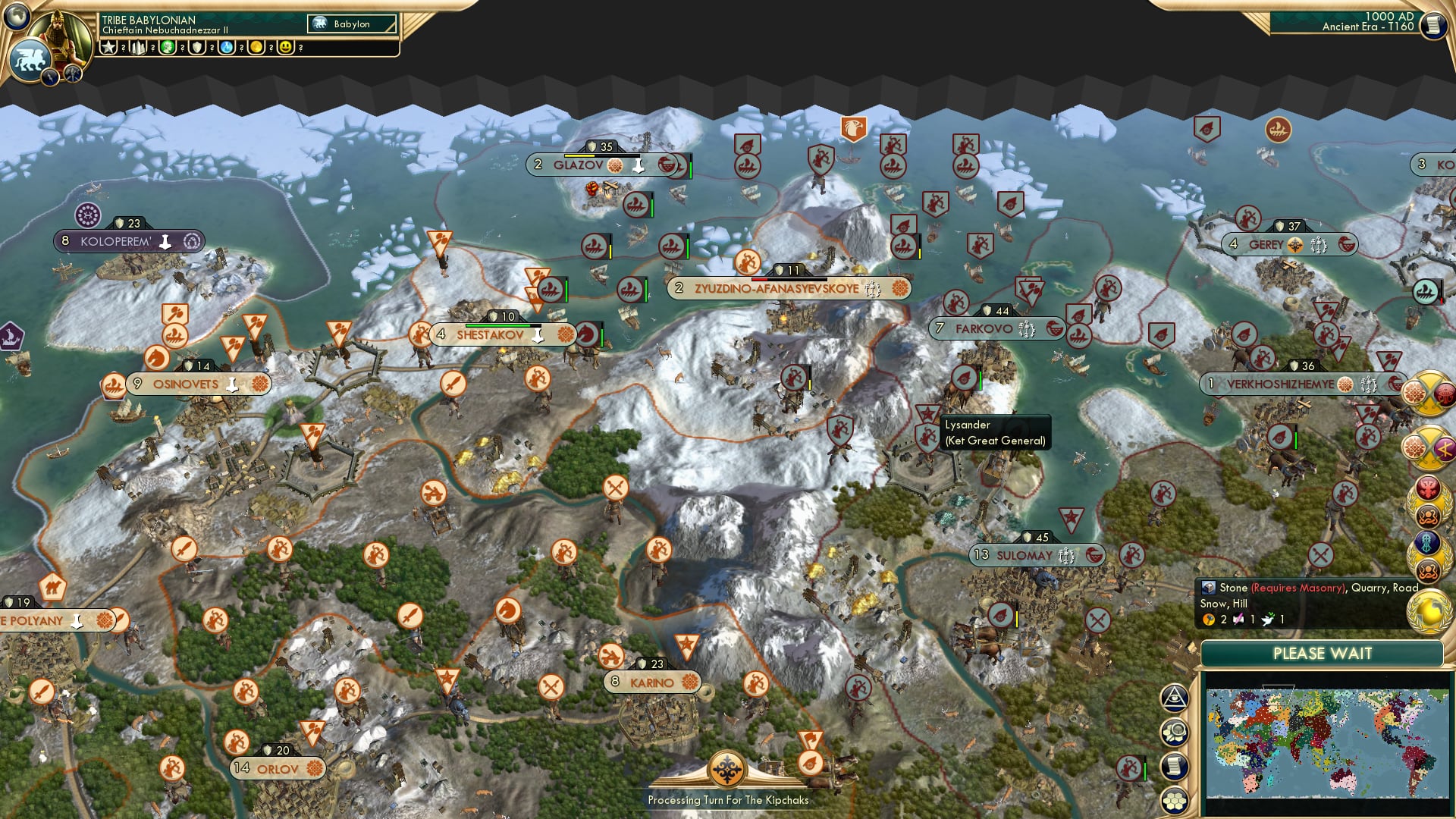1456x819 pixels.
Task: Click the happiness smiley icon
Action: click(284, 48)
